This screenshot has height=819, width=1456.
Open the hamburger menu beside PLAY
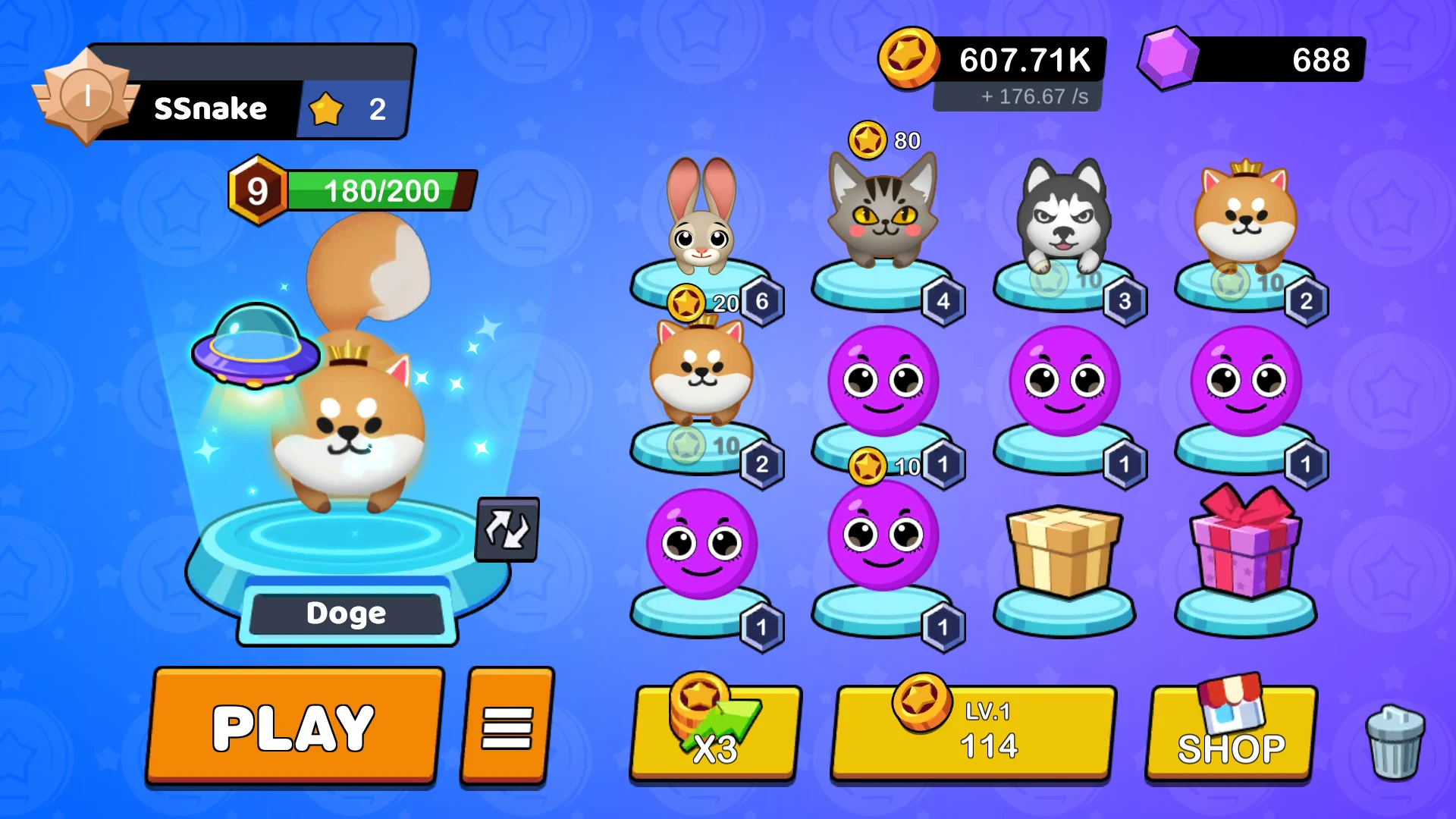[507, 726]
